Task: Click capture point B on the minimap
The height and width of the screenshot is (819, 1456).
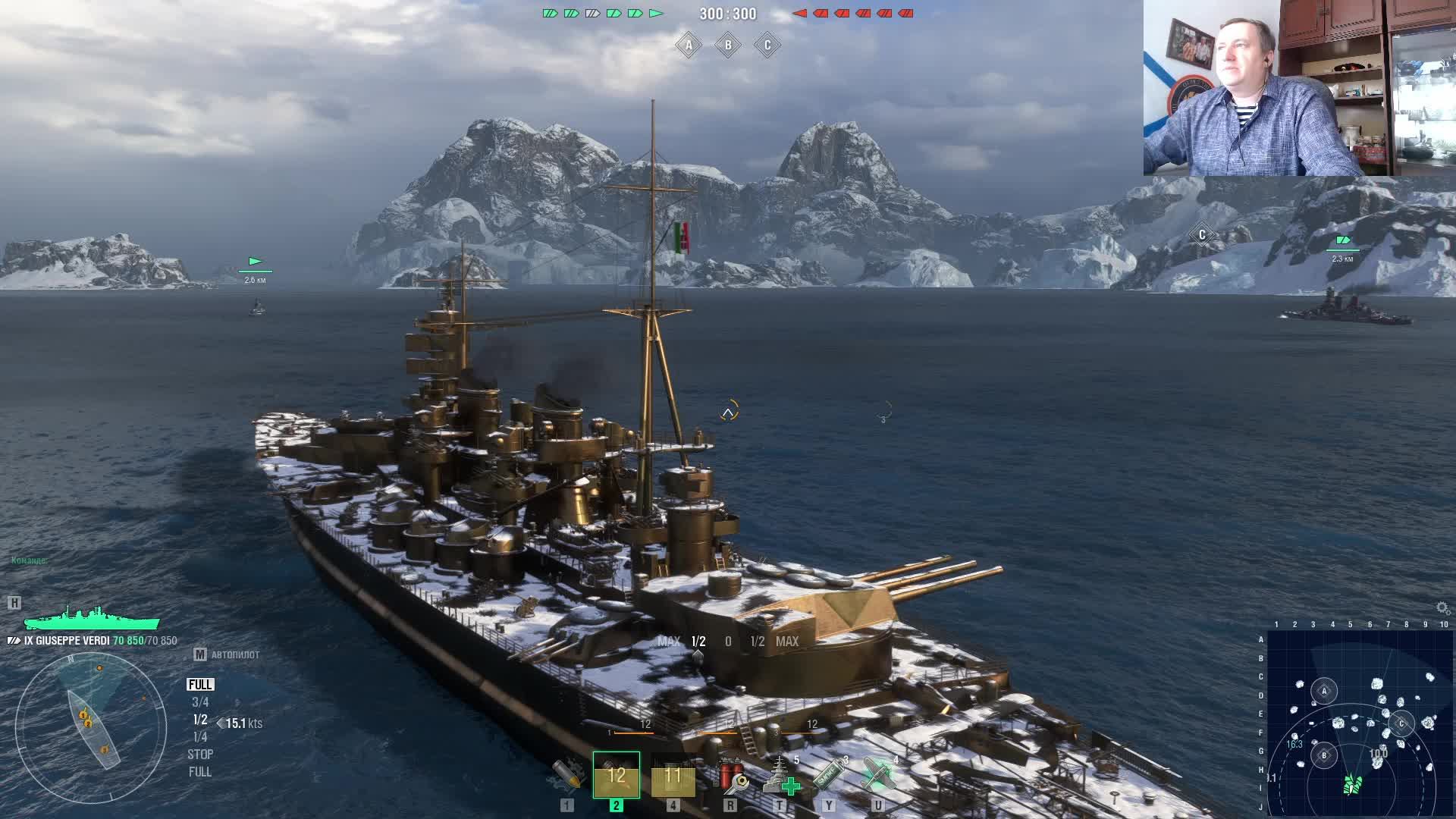Action: coord(1324,755)
